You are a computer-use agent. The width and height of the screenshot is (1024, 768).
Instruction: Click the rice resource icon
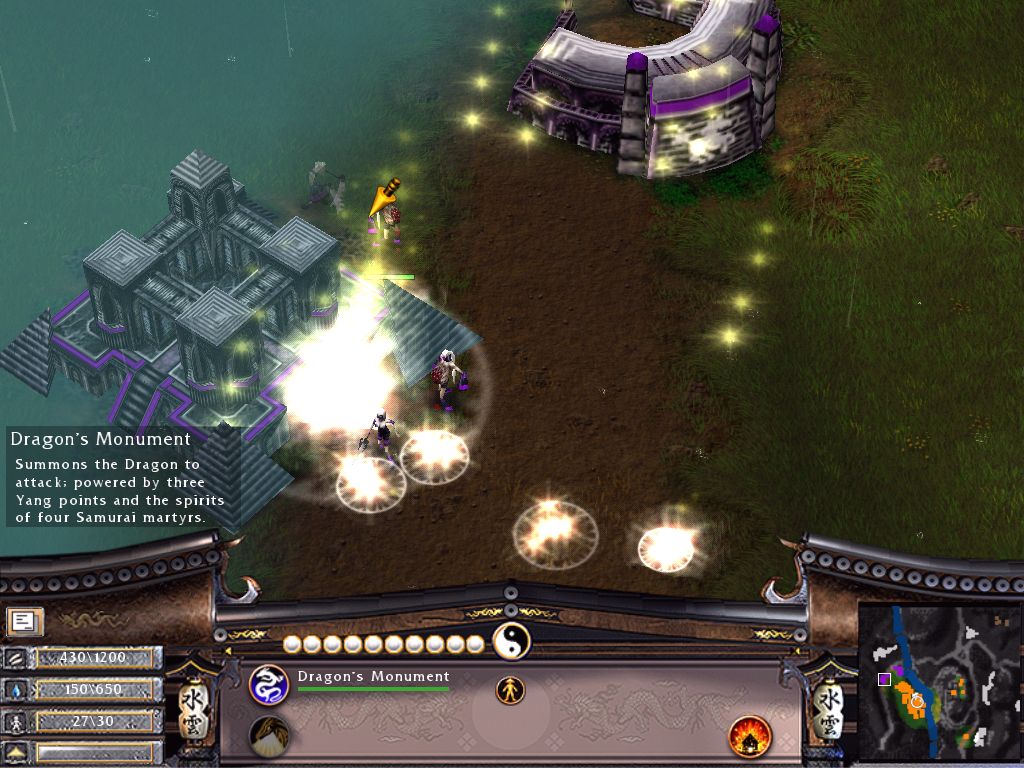tap(17, 658)
